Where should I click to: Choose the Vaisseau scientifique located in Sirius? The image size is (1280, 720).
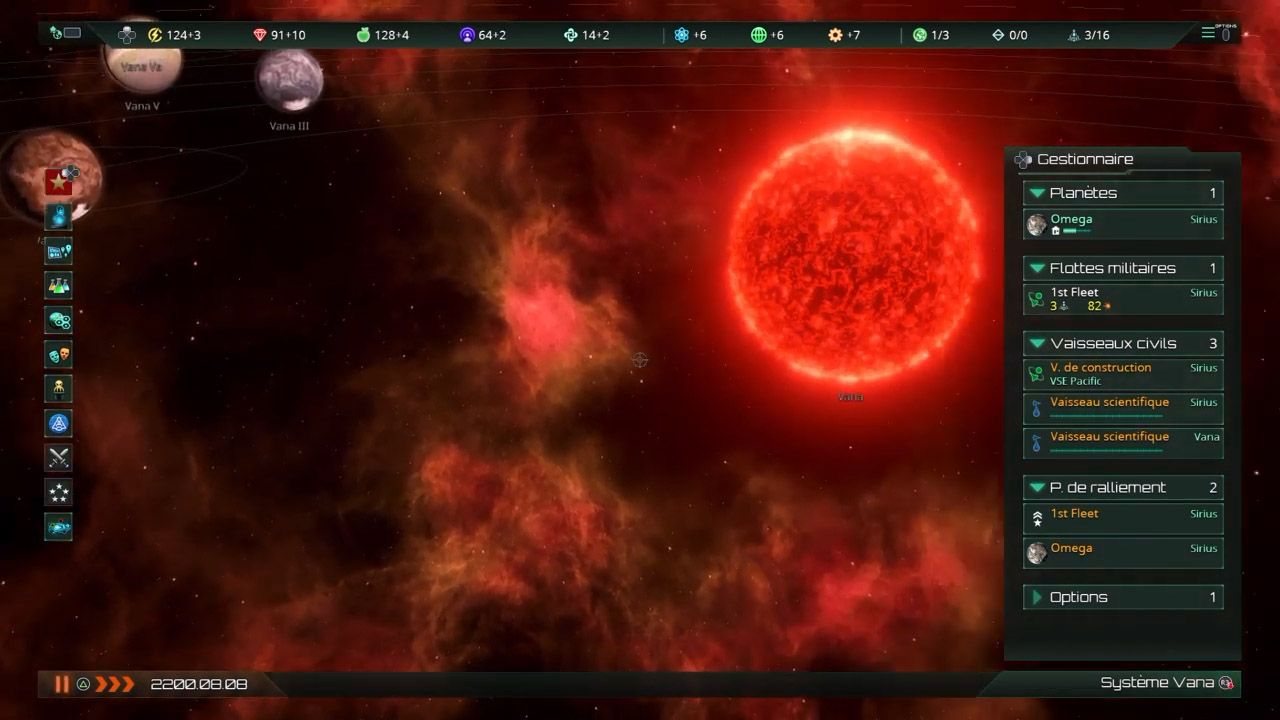coord(1122,408)
